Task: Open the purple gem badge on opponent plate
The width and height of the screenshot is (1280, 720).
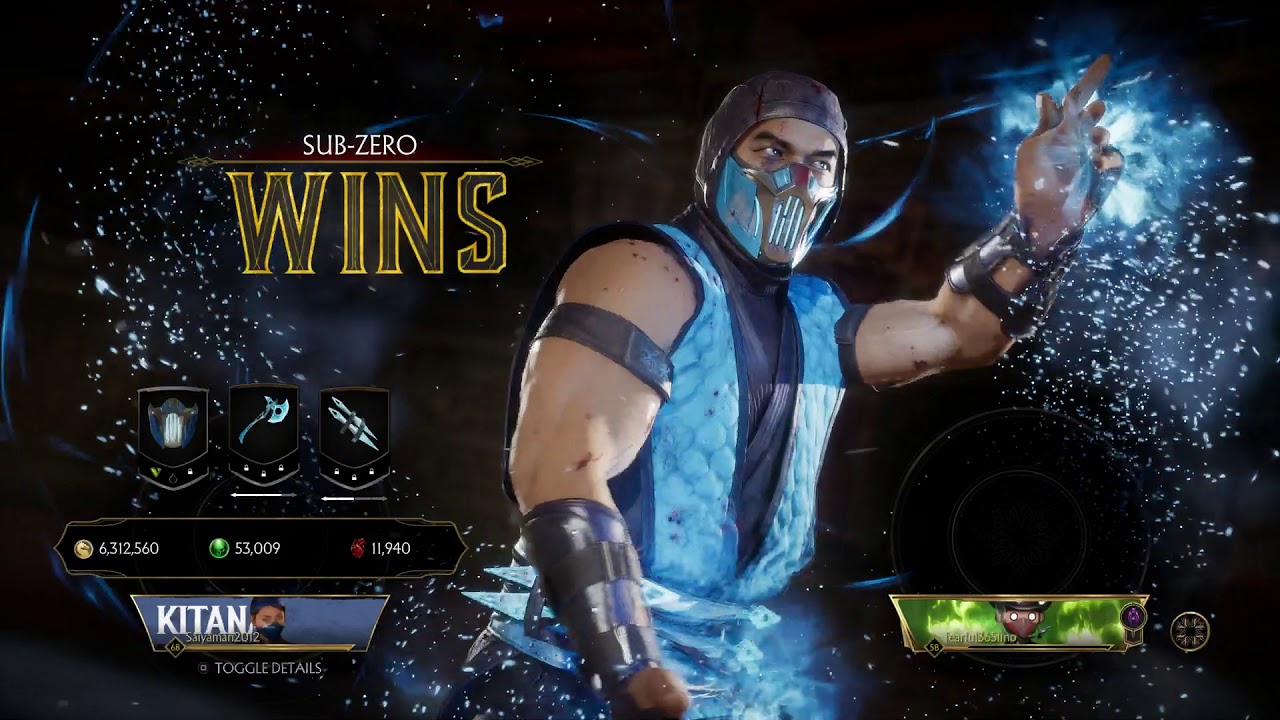Action: 1132,614
